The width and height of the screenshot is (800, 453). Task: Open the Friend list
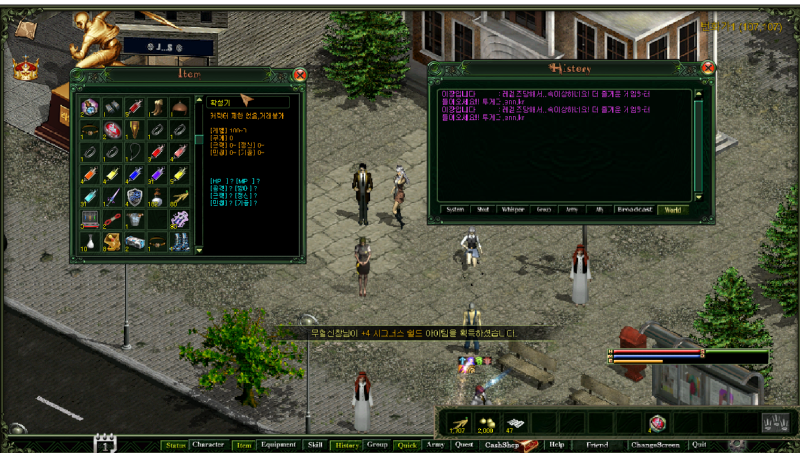[597, 444]
